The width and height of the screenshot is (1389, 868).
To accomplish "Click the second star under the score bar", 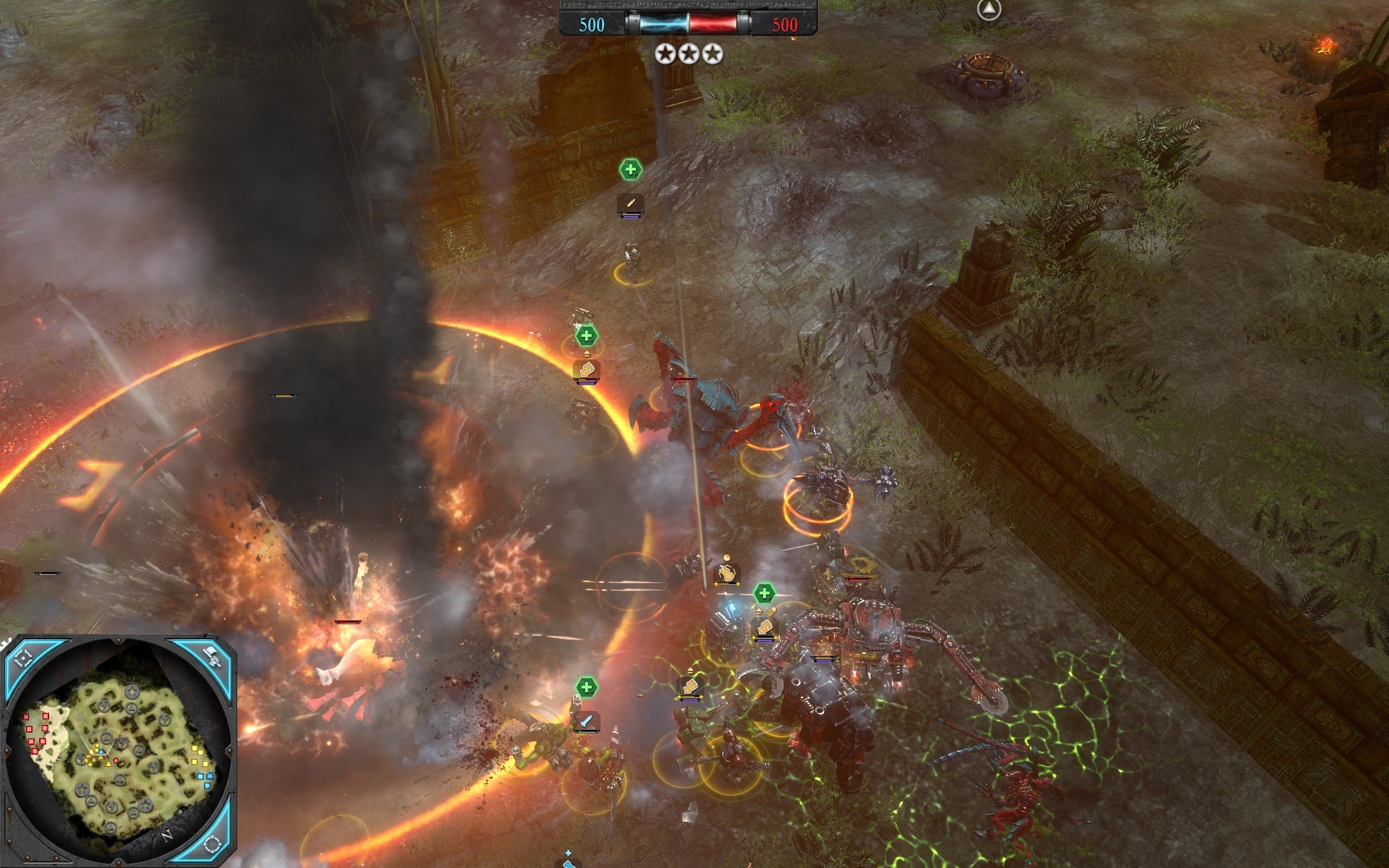I will click(x=690, y=55).
